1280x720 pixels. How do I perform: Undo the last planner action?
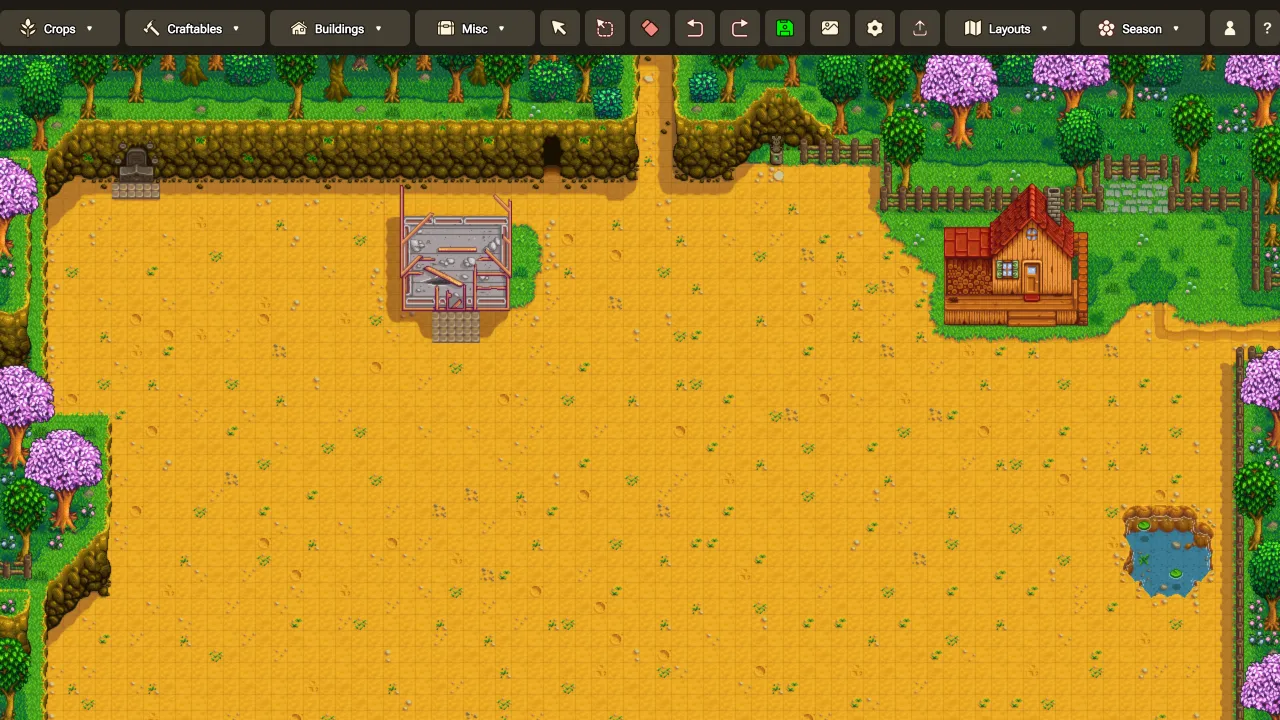pos(694,28)
